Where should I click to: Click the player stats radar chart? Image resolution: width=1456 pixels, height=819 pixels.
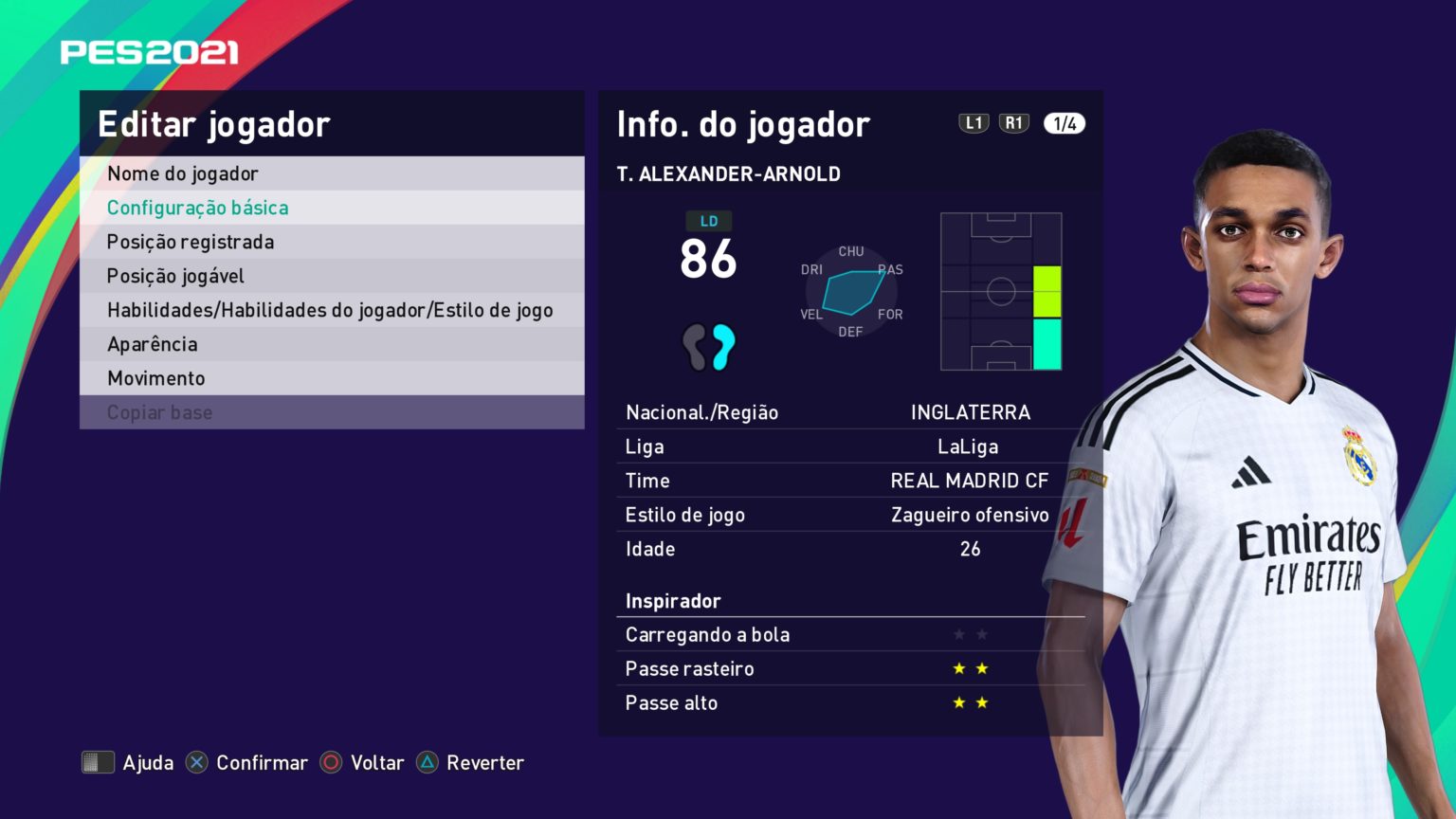click(850, 291)
